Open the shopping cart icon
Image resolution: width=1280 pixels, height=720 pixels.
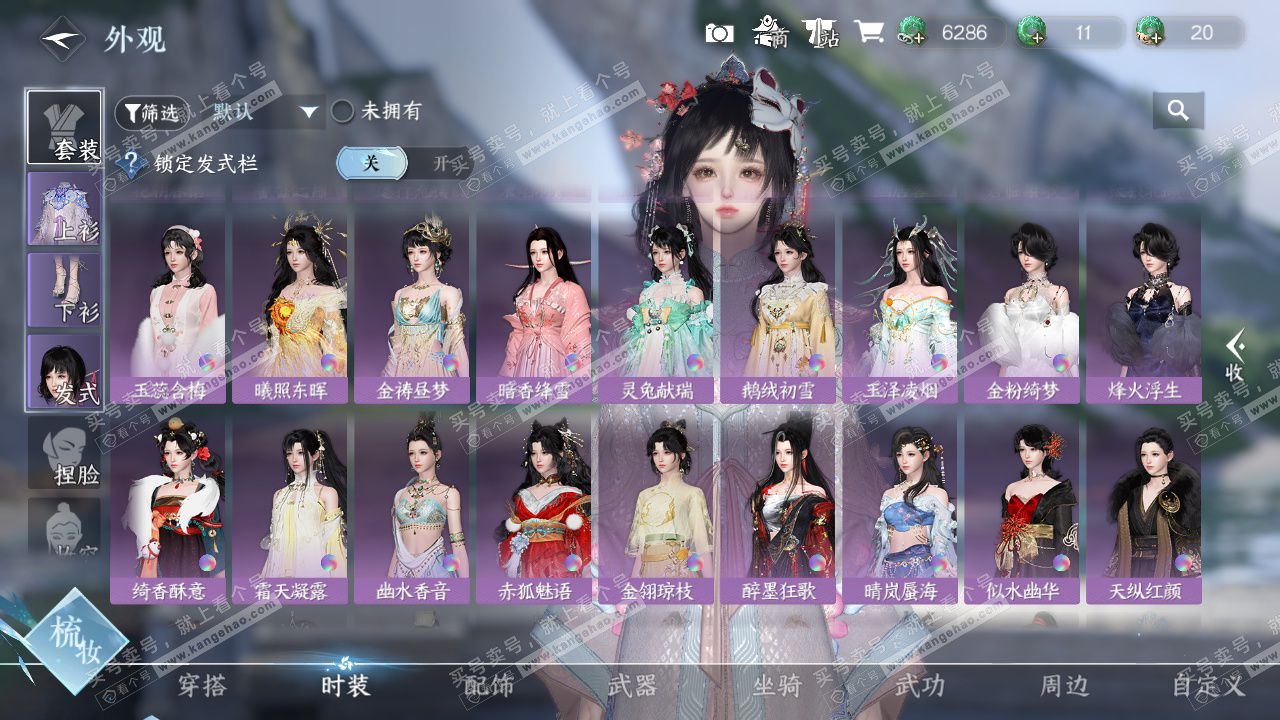point(868,33)
